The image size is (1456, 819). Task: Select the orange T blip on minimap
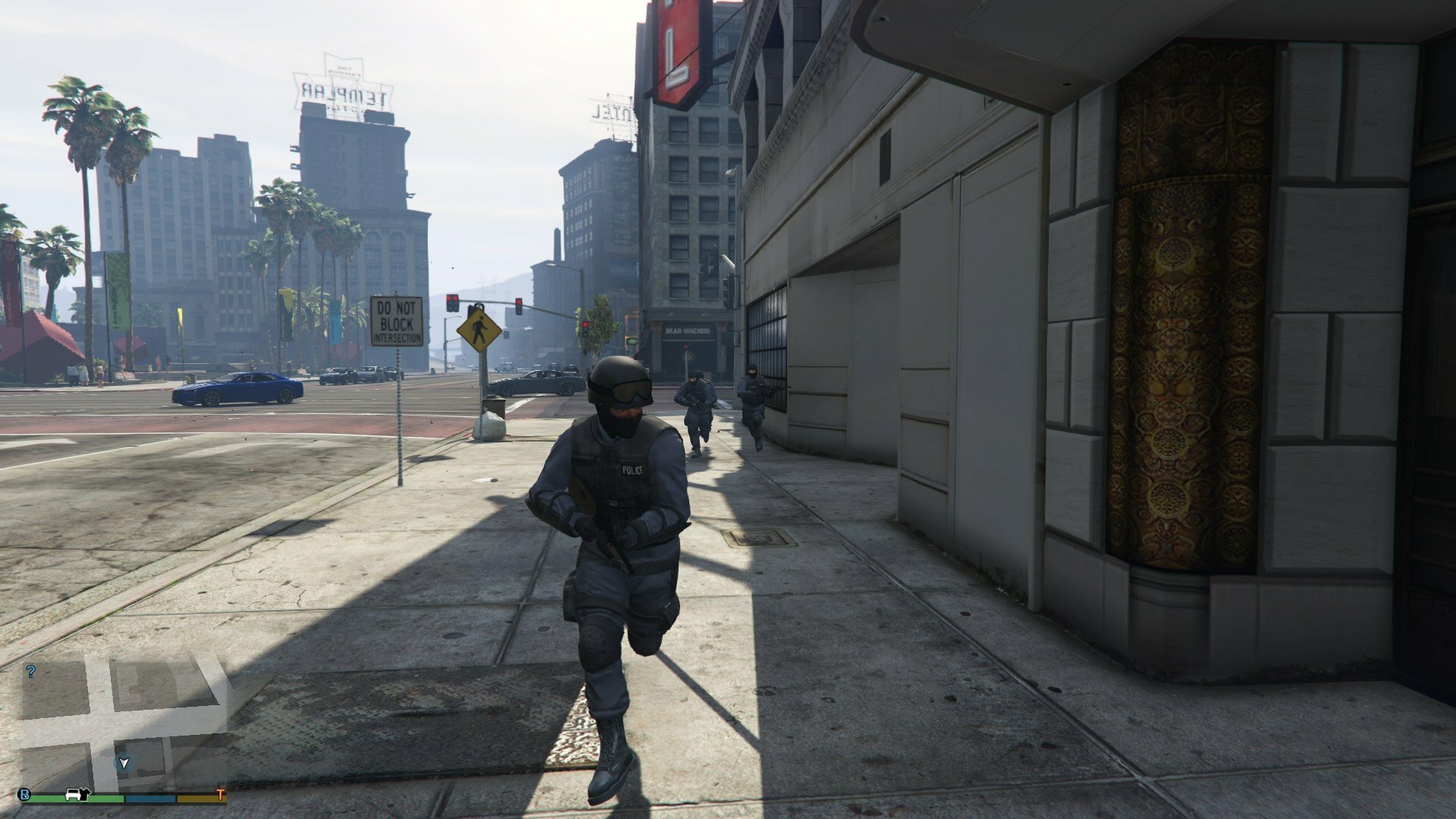coord(221,795)
